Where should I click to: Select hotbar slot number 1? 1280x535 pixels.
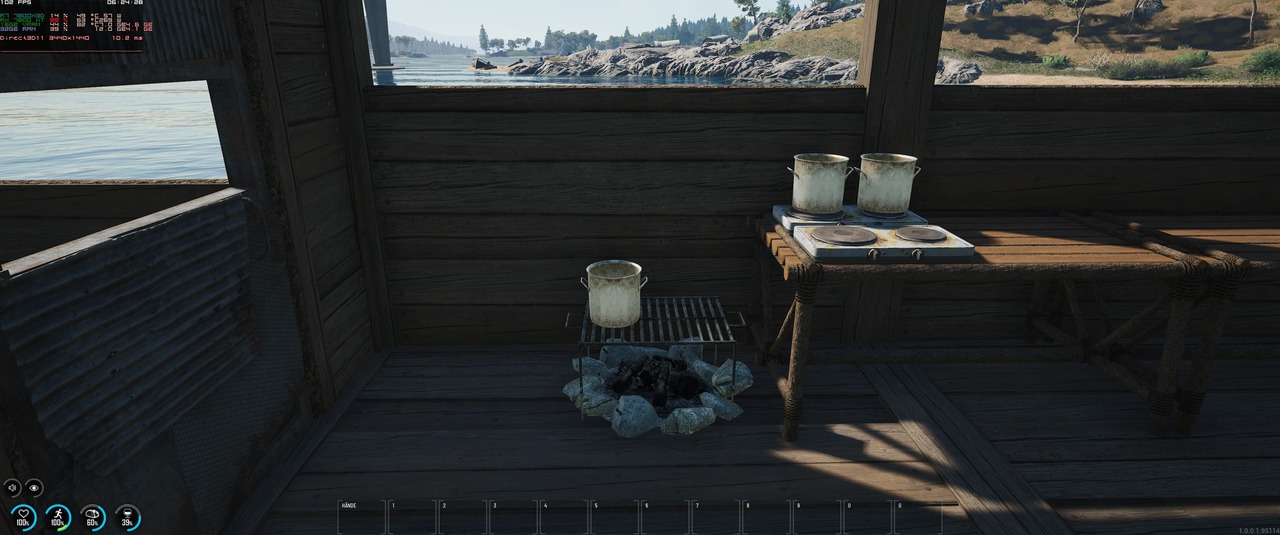coord(412,517)
